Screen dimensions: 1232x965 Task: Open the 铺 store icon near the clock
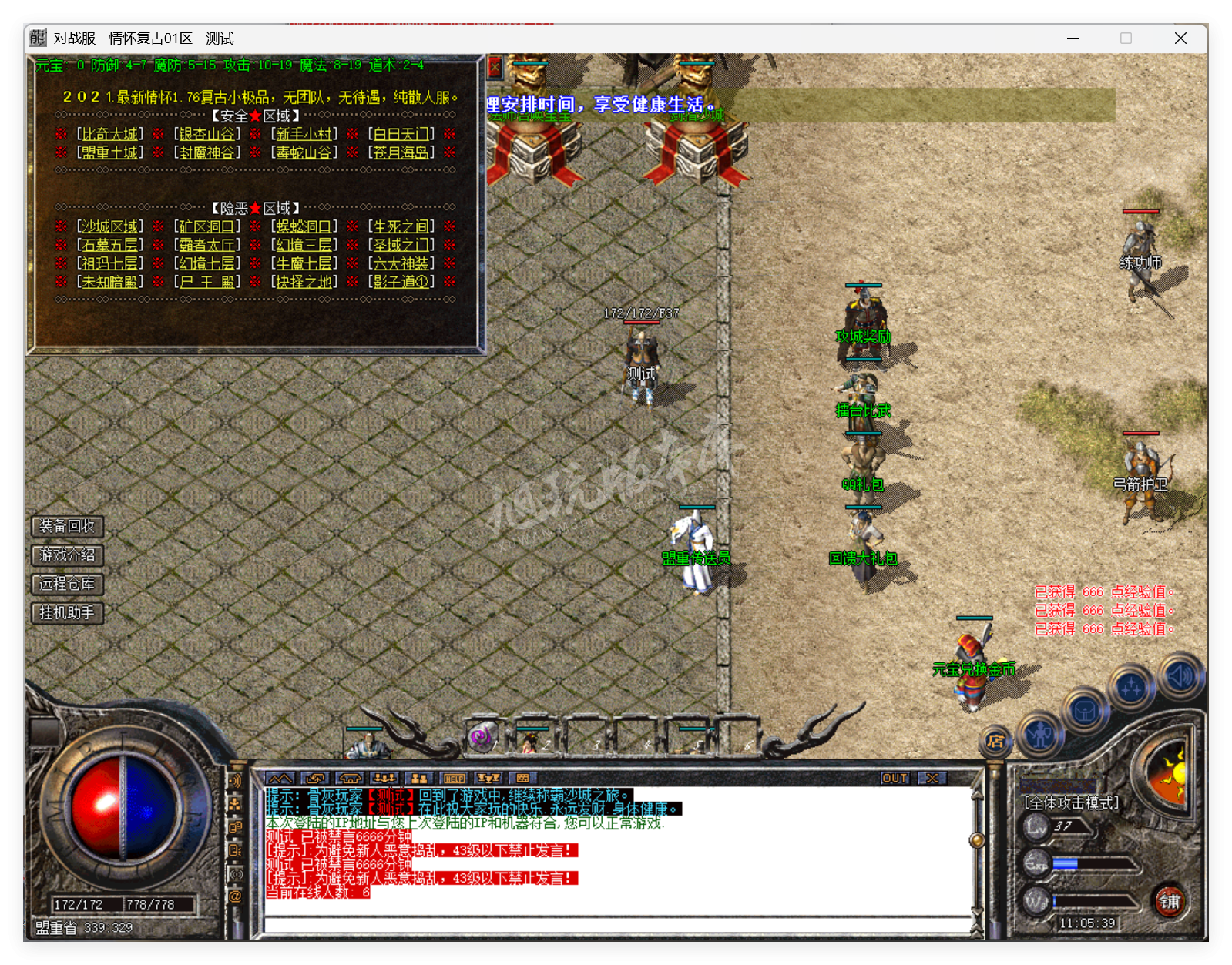coord(1170,903)
